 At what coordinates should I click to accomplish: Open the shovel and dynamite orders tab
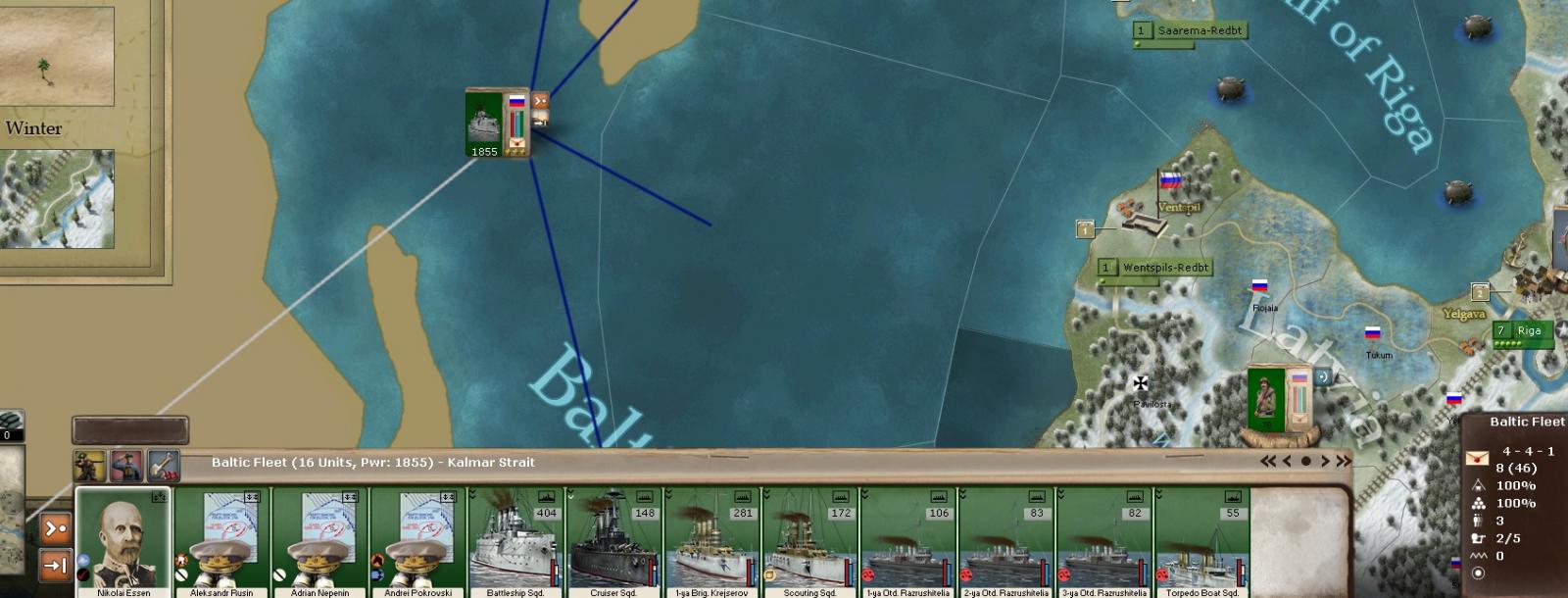coord(163,466)
